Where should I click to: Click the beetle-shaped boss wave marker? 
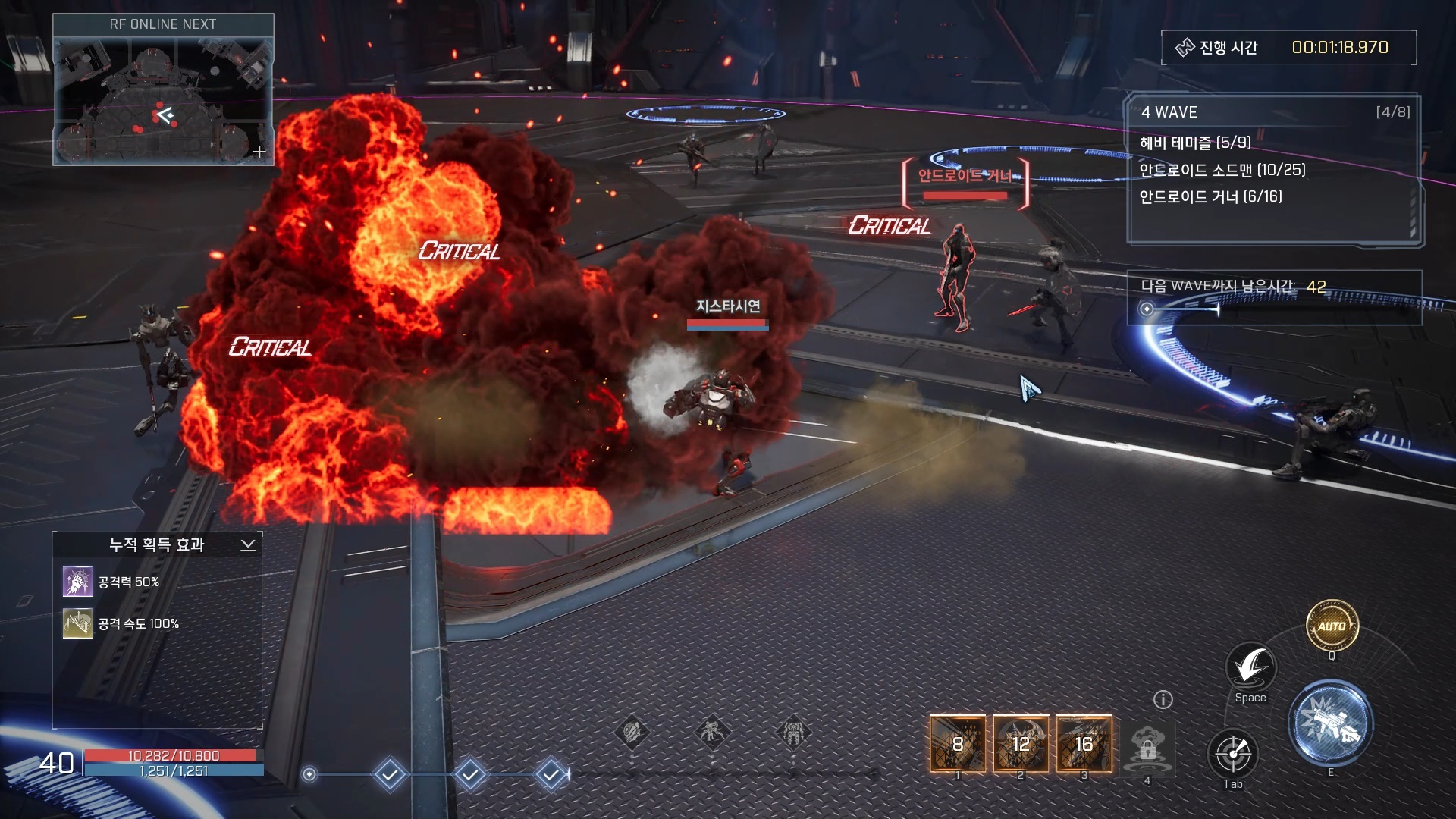tap(632, 733)
